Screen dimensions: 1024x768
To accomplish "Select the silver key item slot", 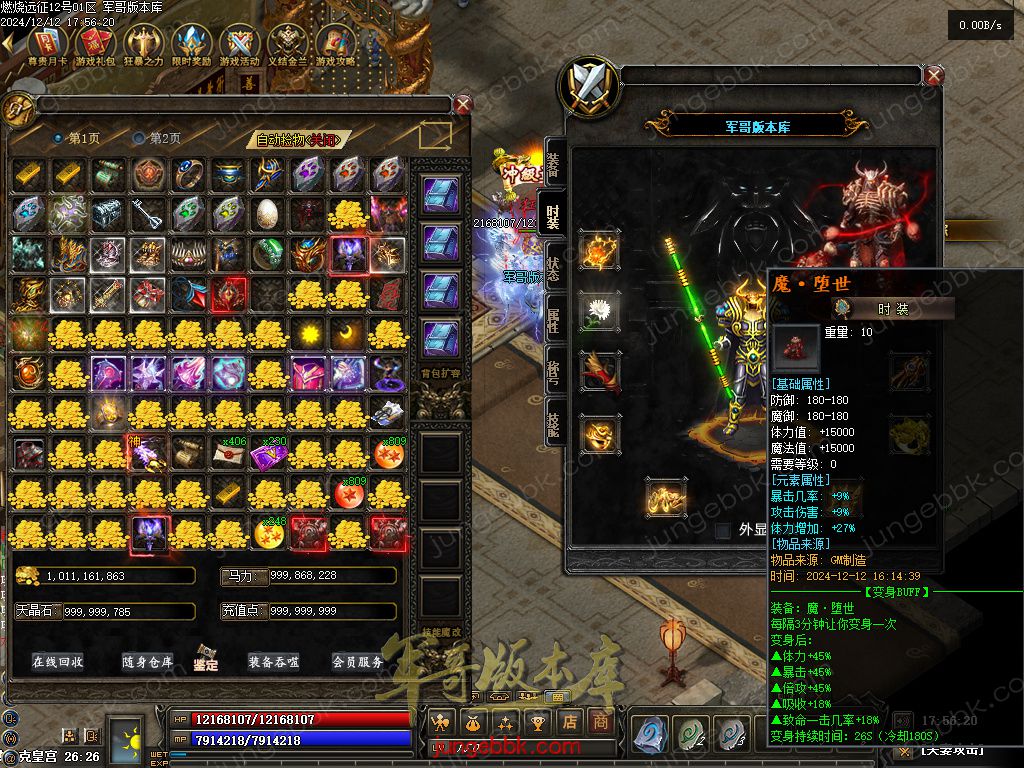I will (149, 213).
